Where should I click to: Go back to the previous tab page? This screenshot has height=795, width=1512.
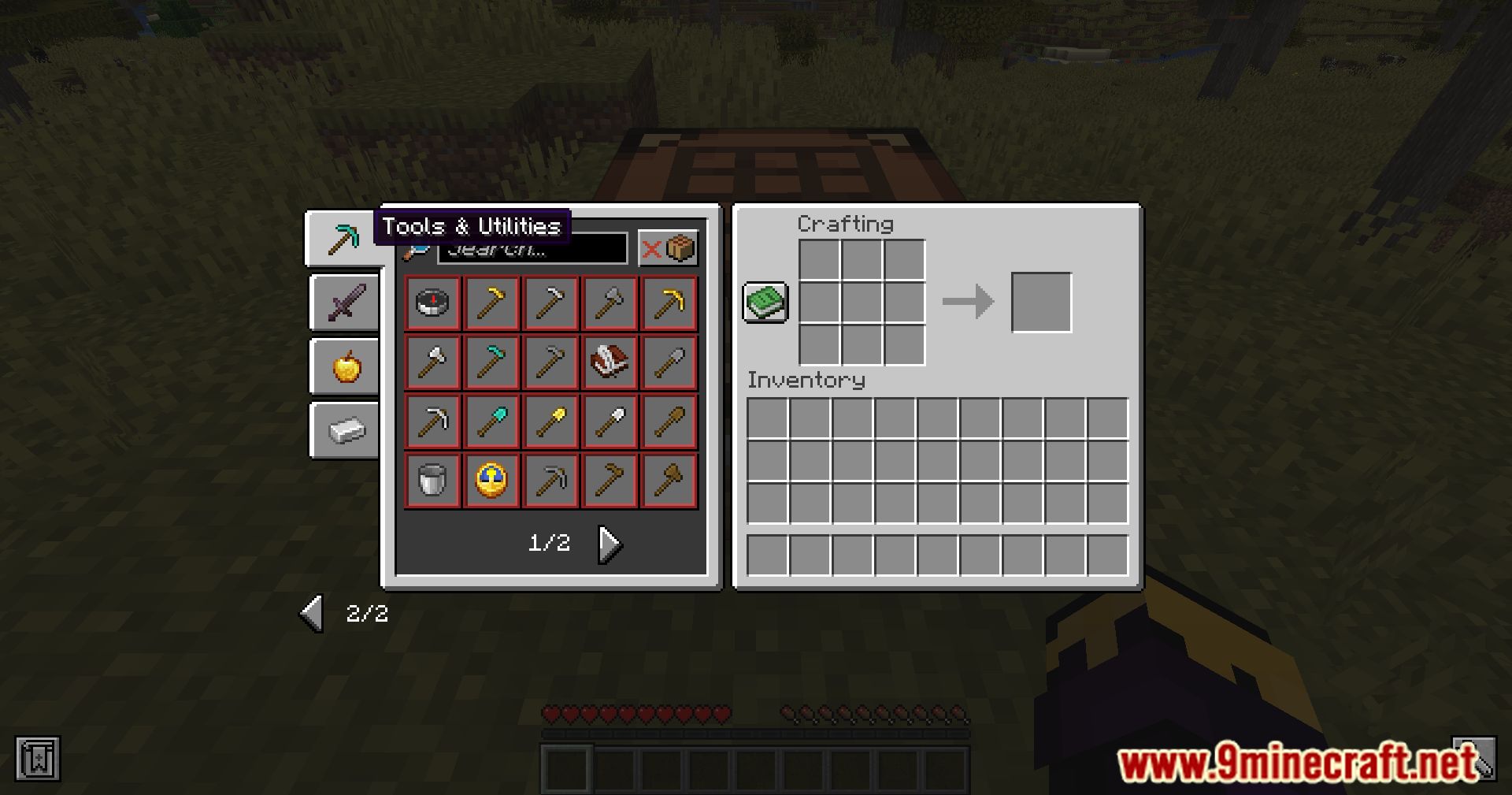[x=312, y=613]
